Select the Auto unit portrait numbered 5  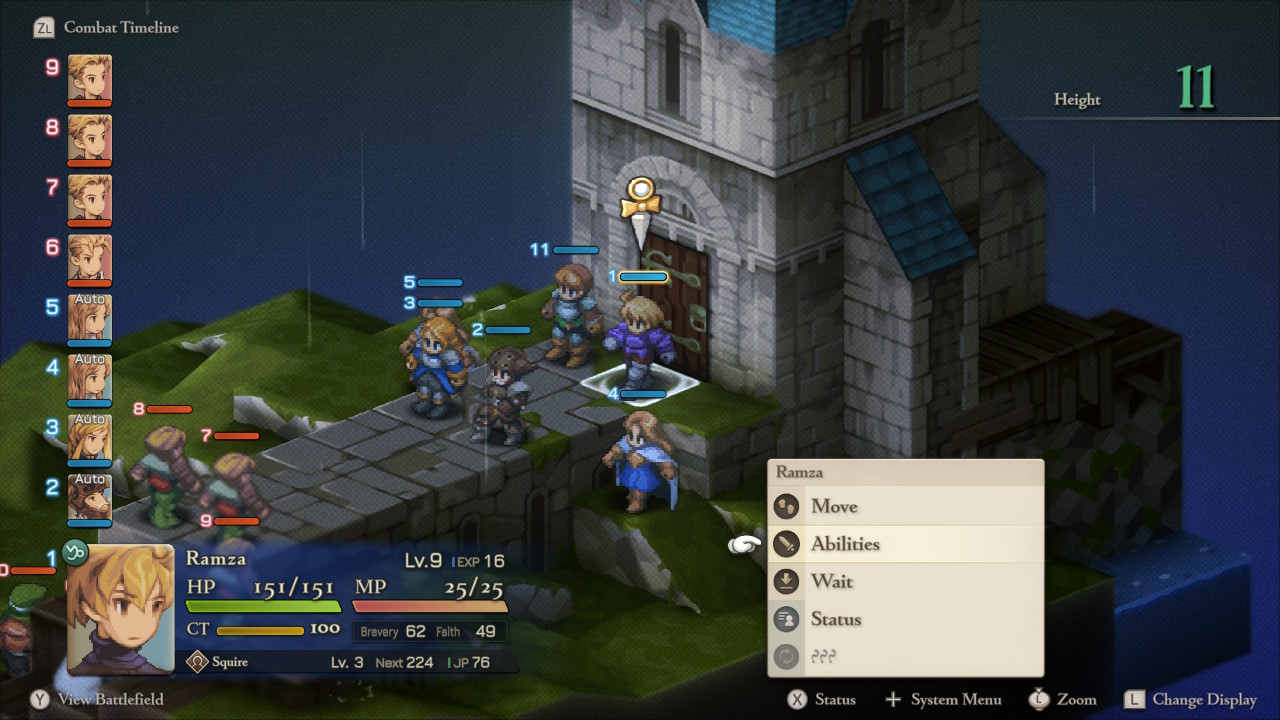(90, 318)
